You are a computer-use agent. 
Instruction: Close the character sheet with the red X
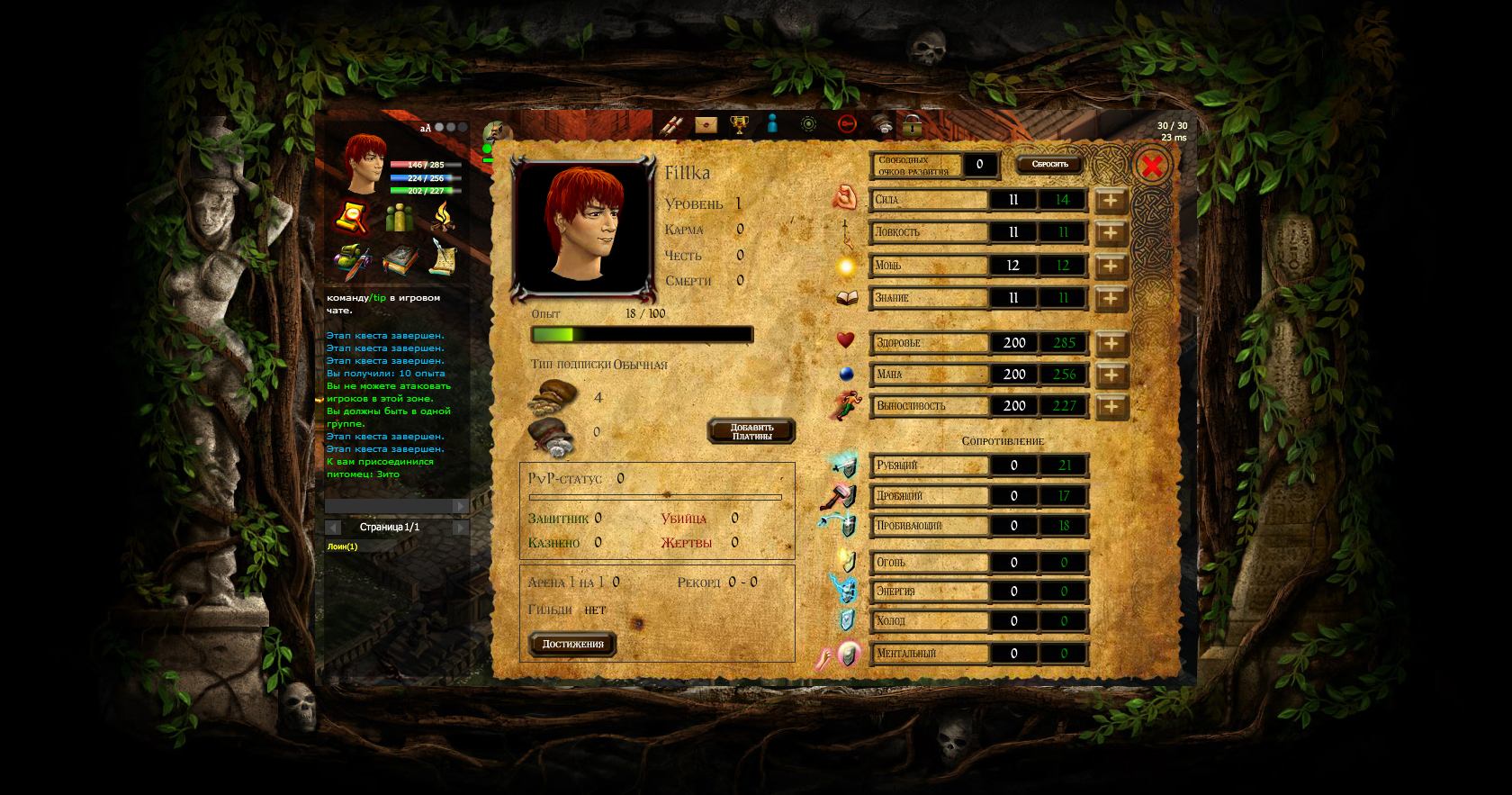tap(1151, 166)
